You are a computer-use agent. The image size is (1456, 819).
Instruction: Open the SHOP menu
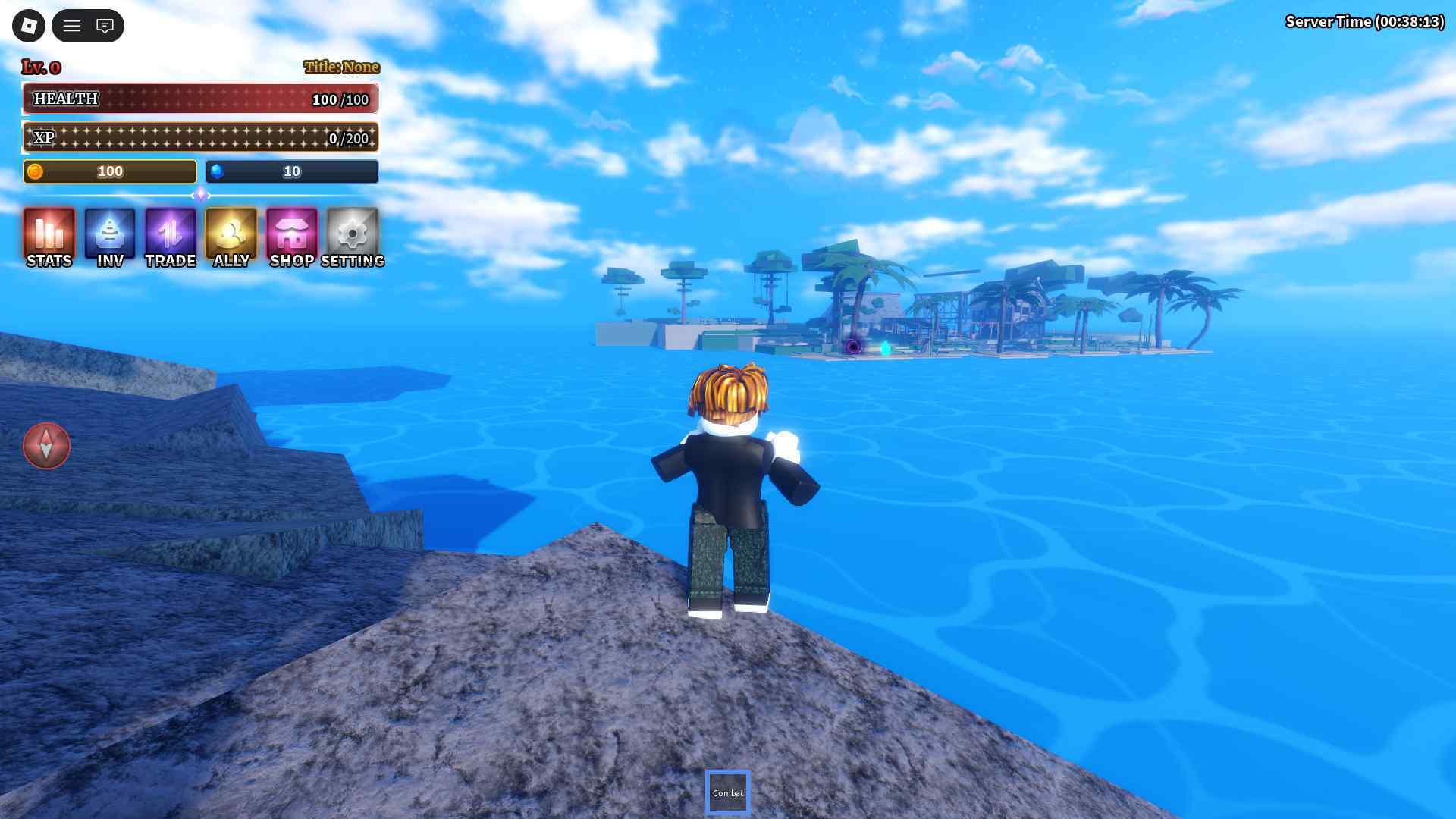(292, 237)
